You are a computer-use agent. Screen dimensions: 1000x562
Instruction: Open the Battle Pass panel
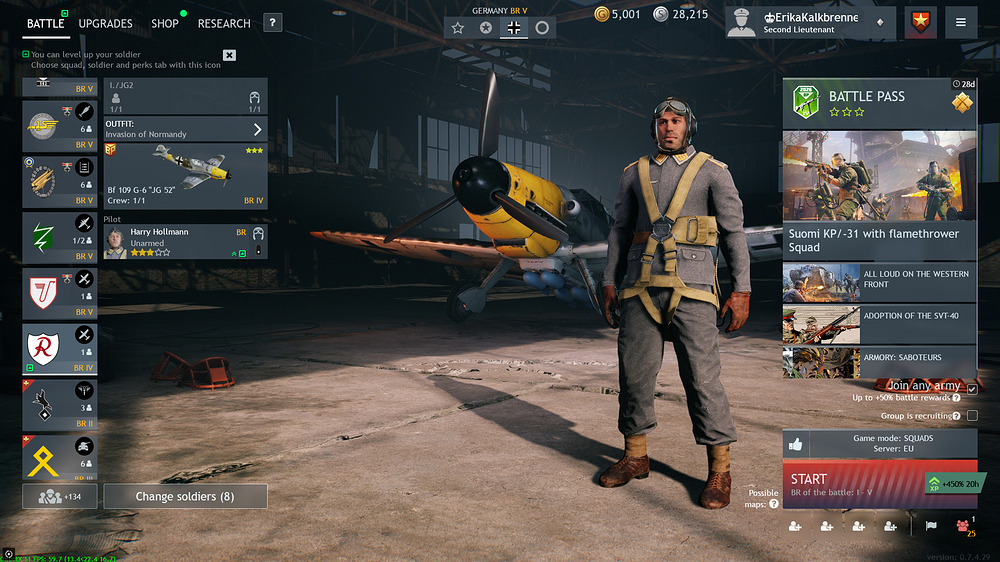879,102
